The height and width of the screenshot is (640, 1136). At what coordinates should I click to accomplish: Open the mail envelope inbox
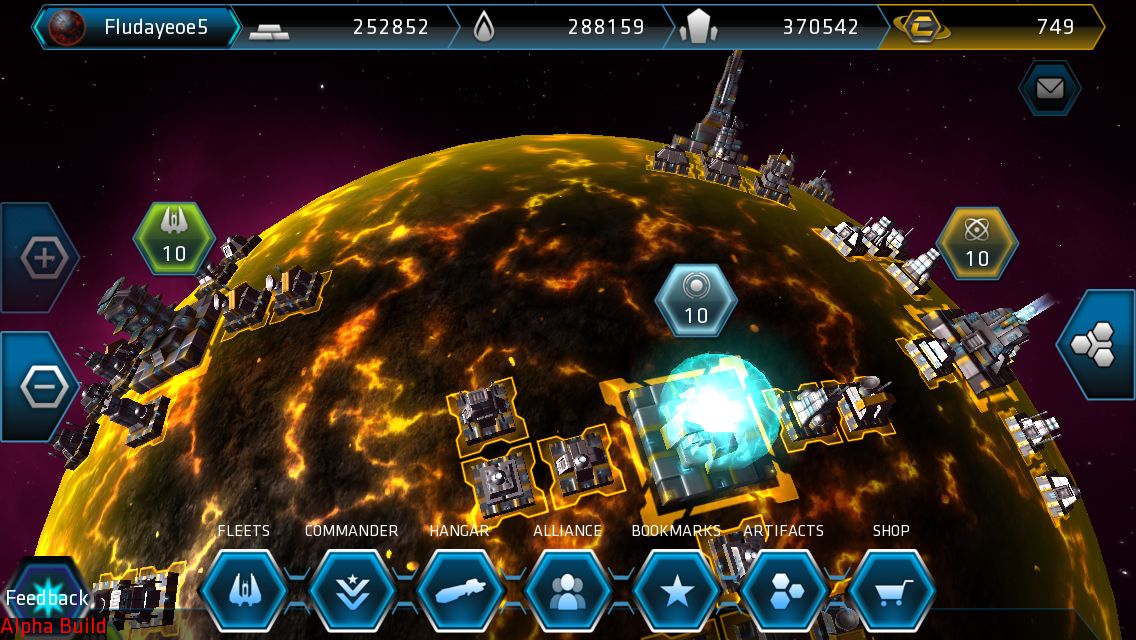[x=1049, y=89]
